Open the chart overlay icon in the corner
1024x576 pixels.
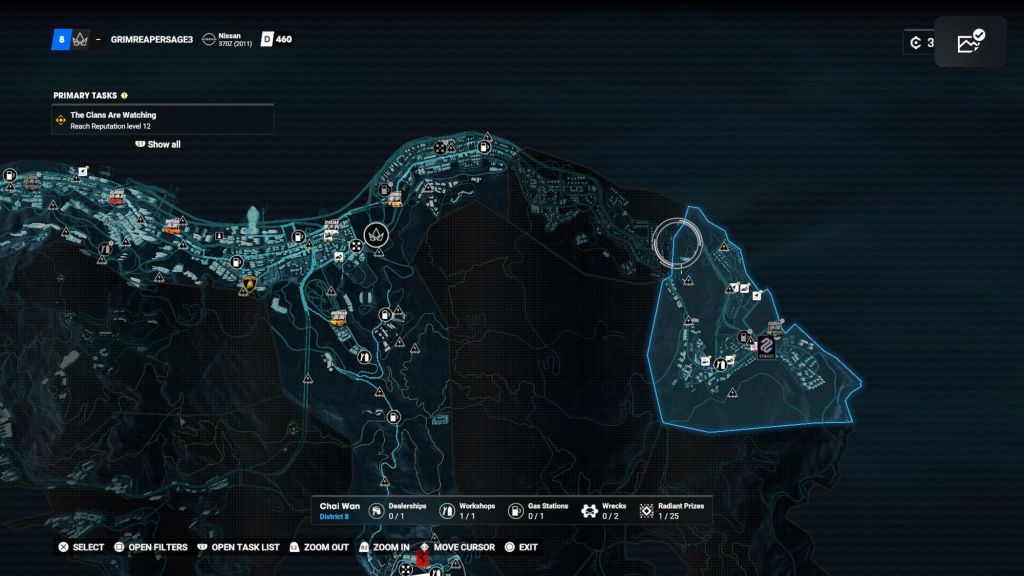point(970,42)
